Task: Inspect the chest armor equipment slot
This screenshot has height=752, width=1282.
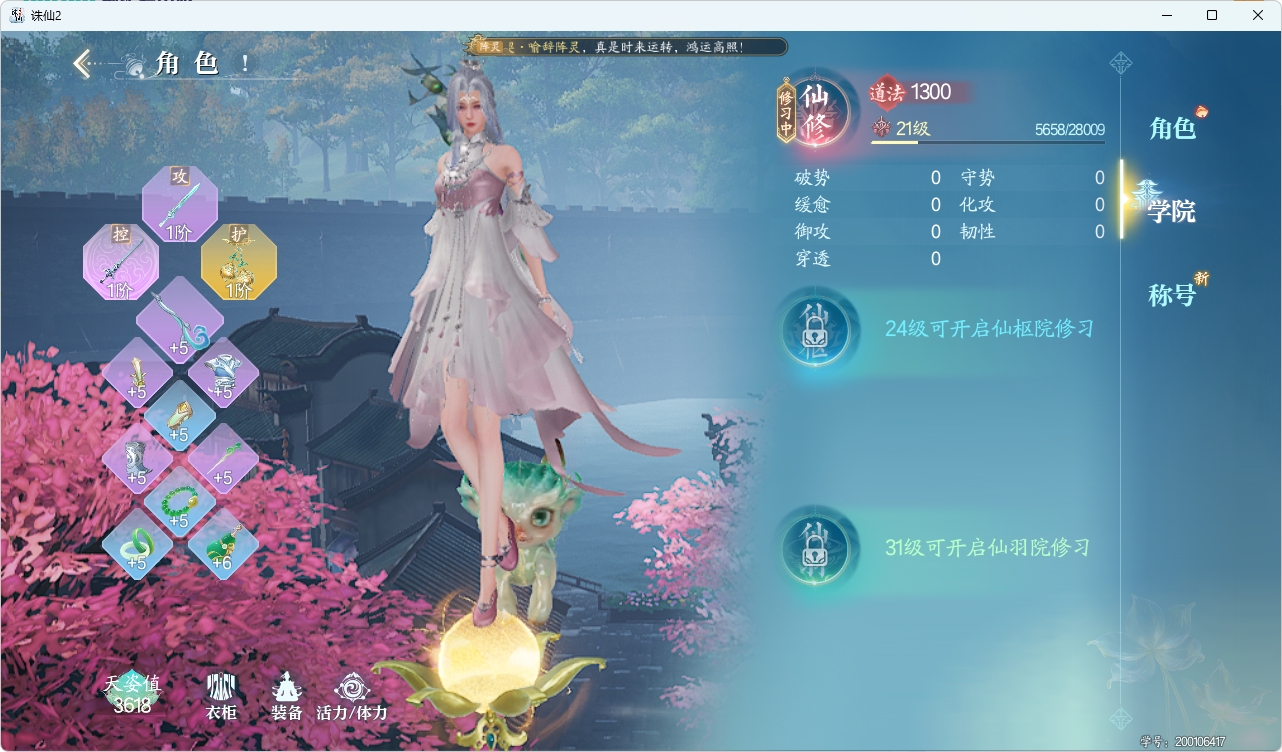Action: [223, 371]
